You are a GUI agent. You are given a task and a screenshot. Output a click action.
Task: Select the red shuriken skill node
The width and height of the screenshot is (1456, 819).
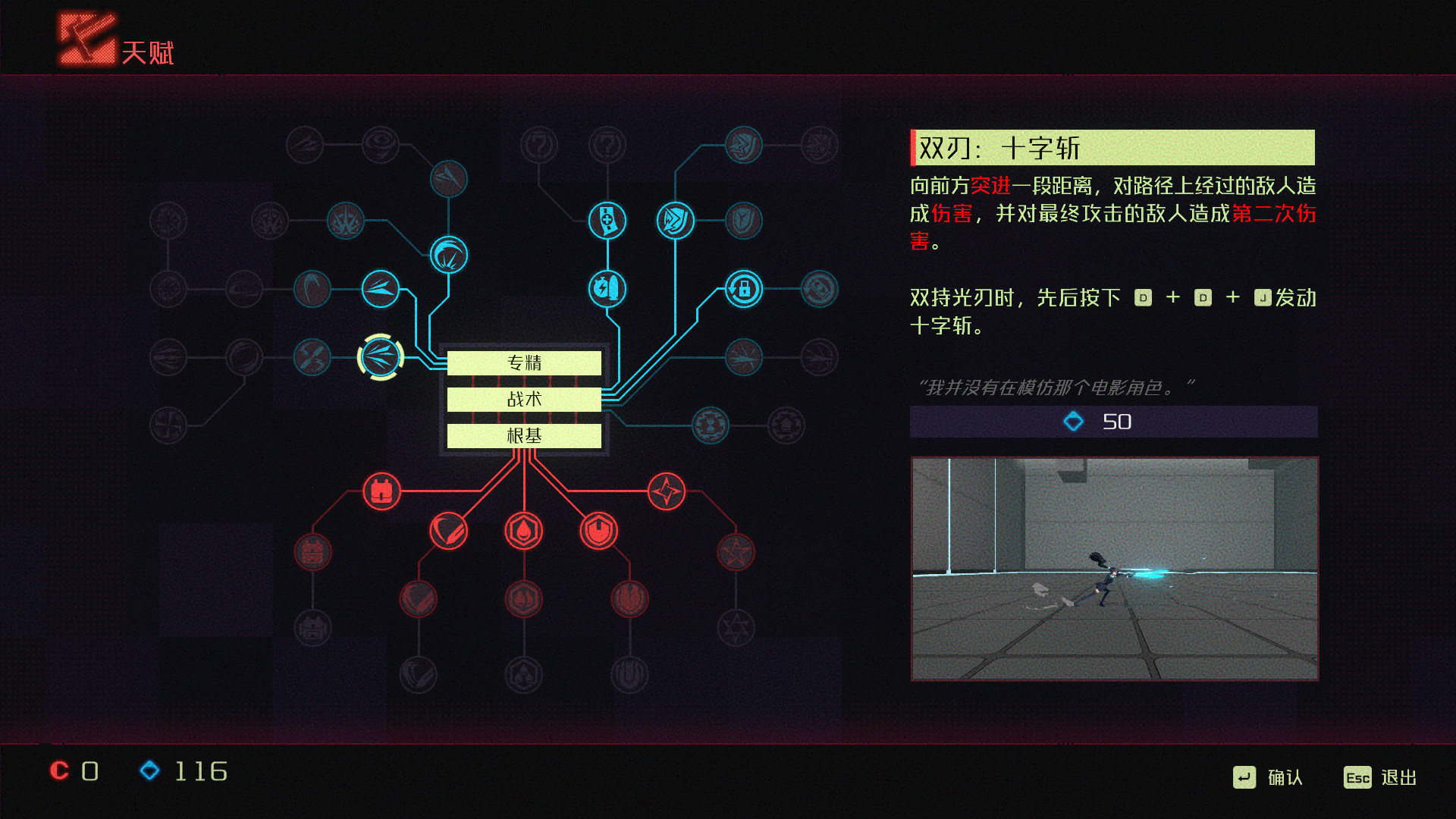point(667,491)
